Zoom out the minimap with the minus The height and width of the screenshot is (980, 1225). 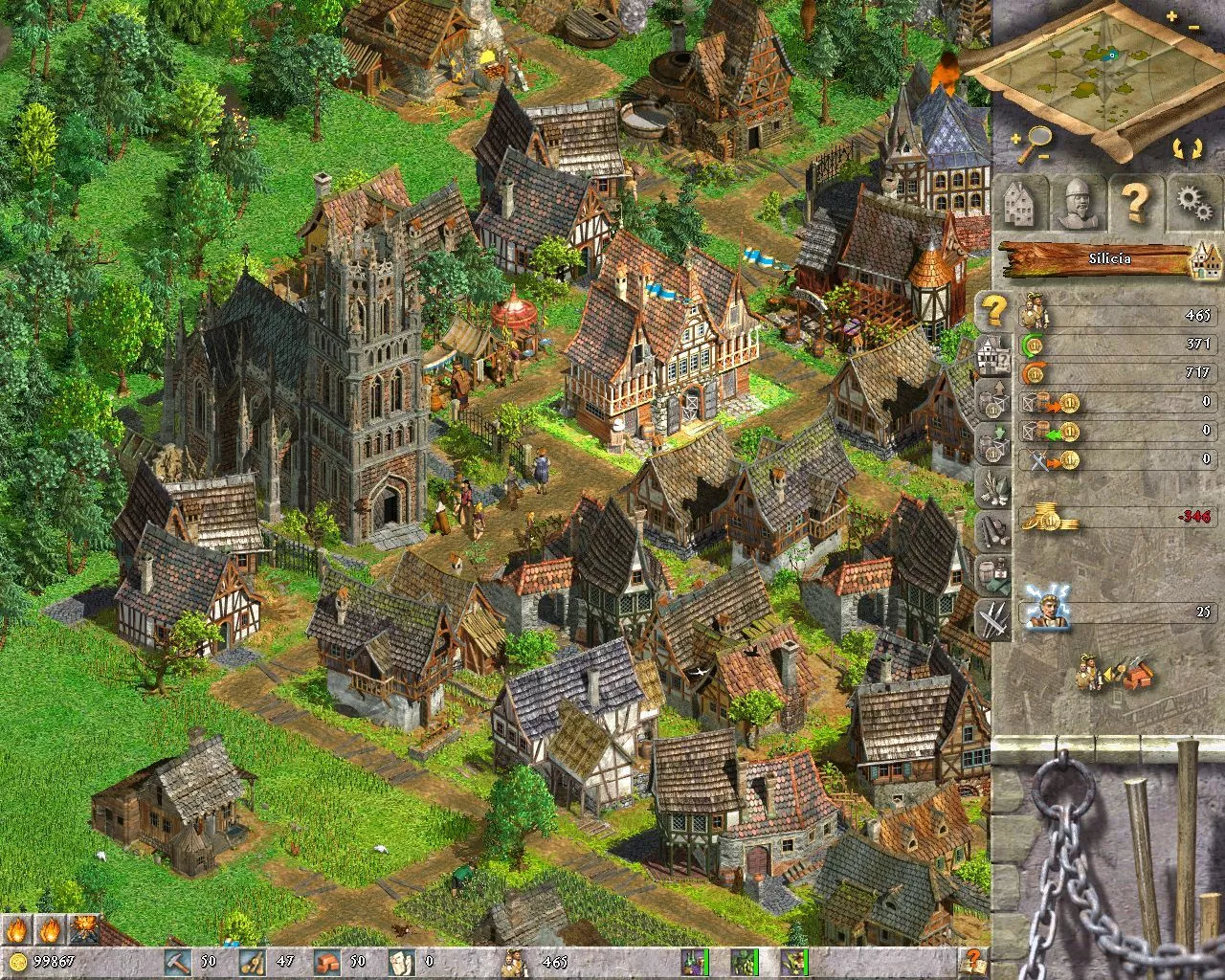pos(1194,29)
